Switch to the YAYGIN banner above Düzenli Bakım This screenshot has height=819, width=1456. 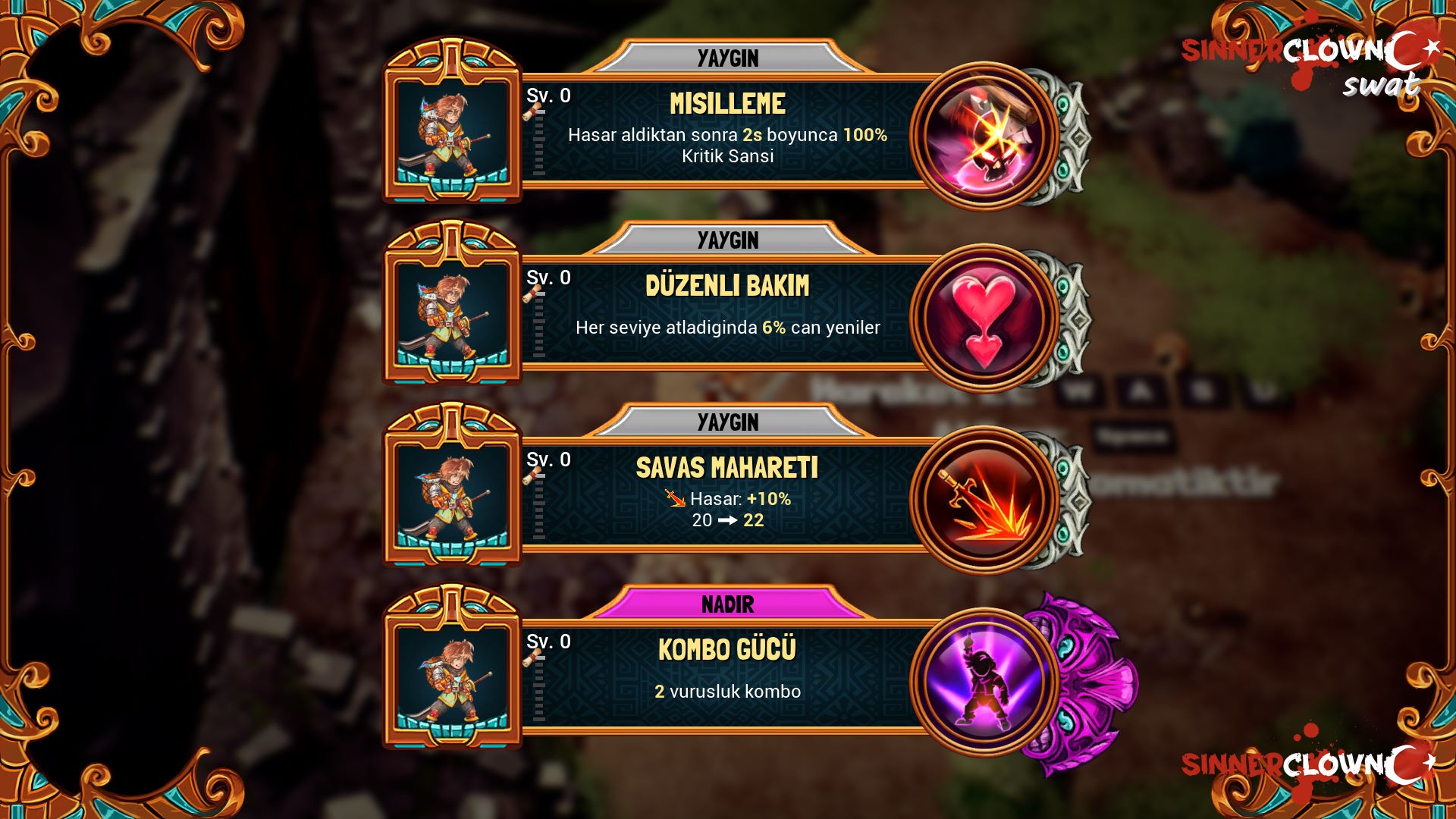(728, 240)
